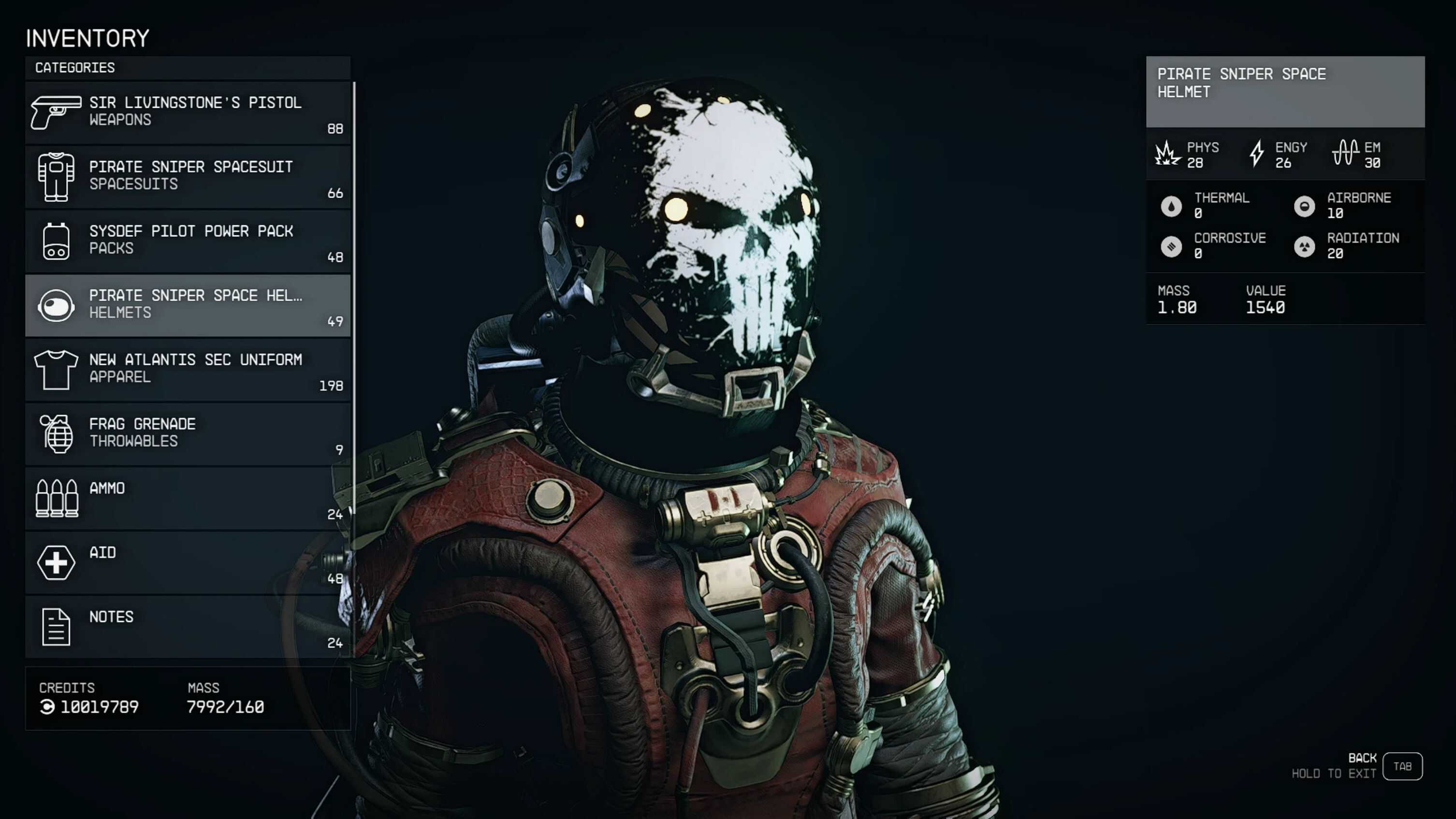The image size is (1456, 819).
Task: Select the Pirate Sniper Spacesuit category
Action: pos(188,176)
